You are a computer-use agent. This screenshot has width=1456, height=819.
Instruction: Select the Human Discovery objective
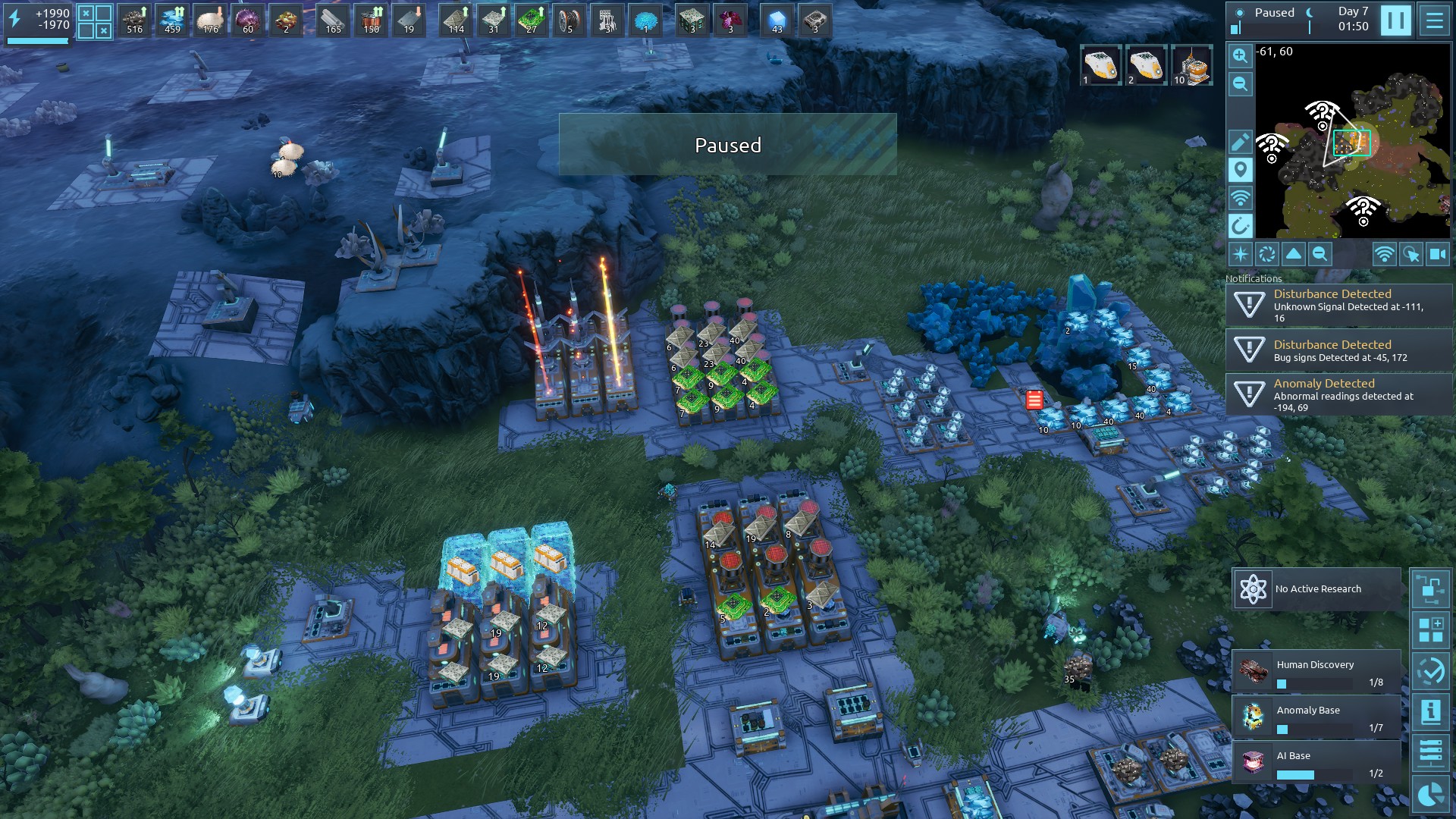(x=1316, y=672)
